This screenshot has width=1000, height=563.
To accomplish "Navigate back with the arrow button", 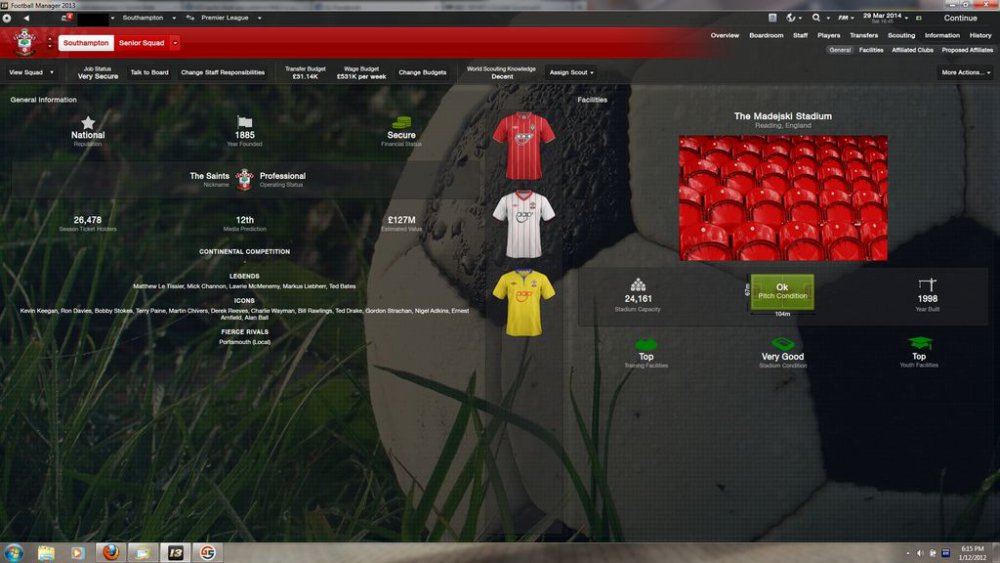I will tap(26, 18).
